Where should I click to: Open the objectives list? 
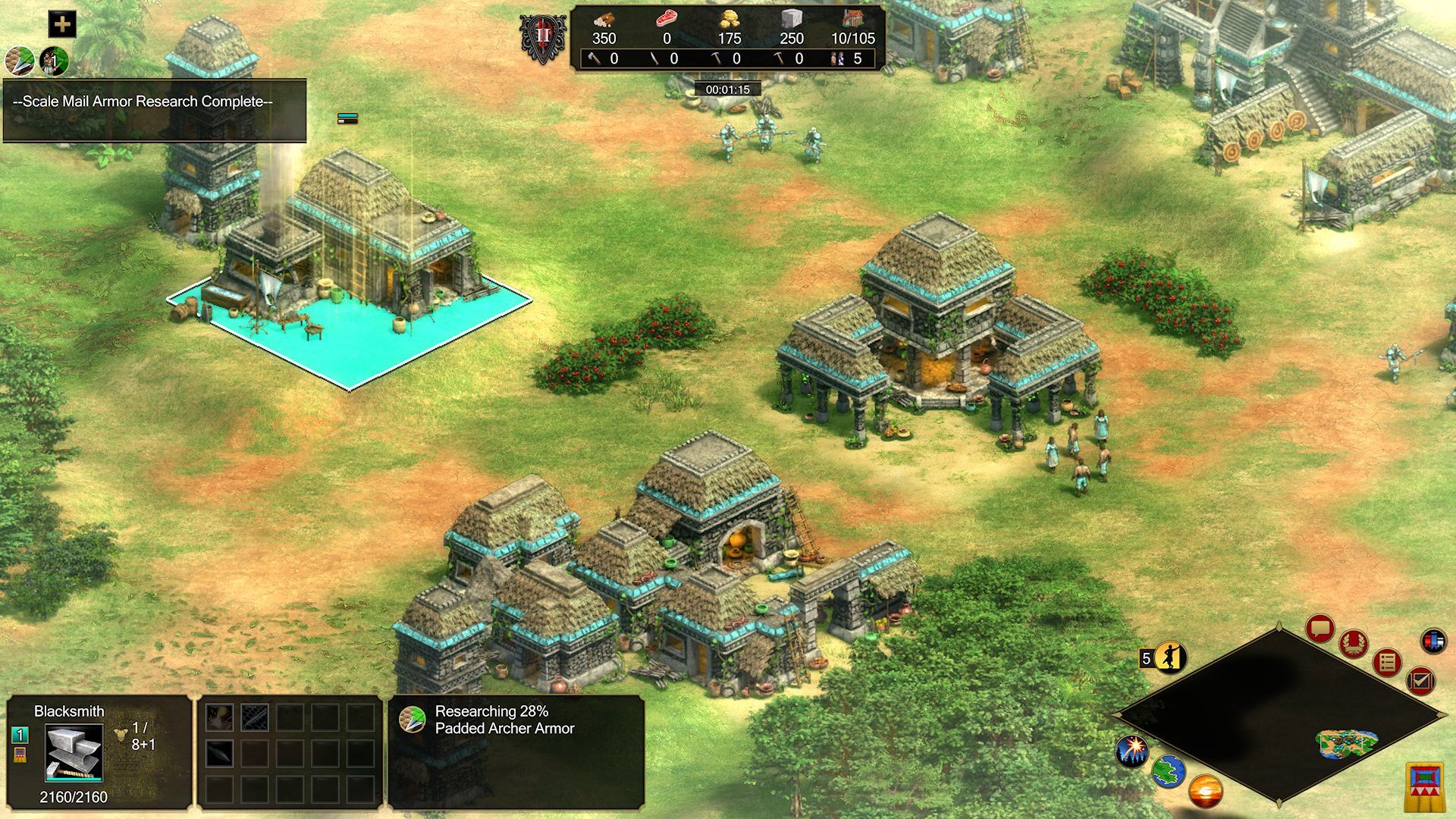pyautogui.click(x=1387, y=664)
